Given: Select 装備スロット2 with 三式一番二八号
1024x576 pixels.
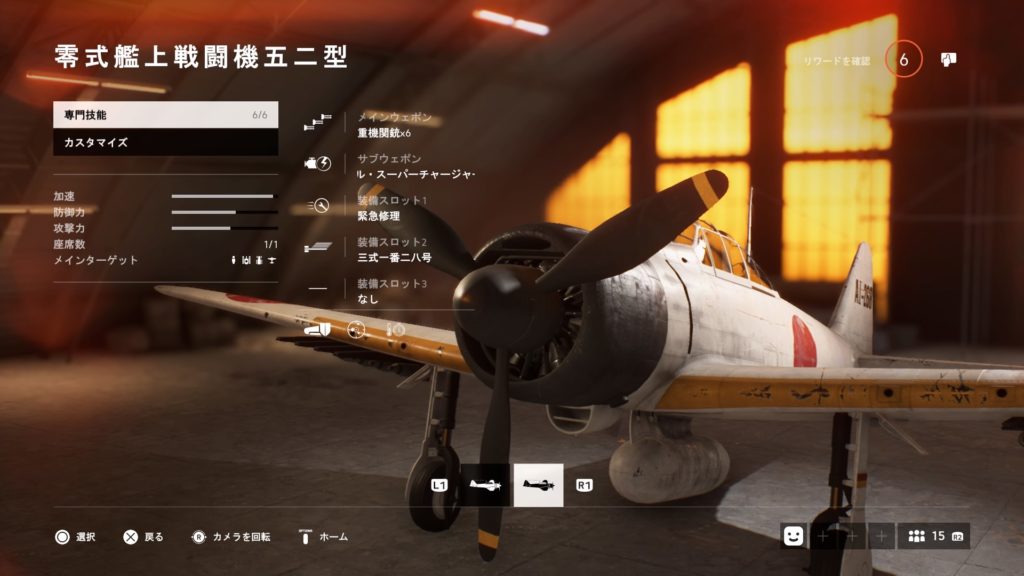Looking at the screenshot, I should (390, 249).
